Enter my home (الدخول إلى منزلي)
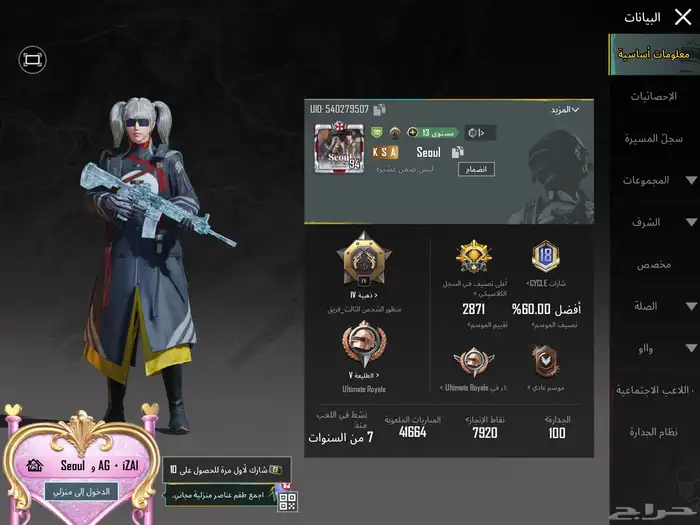The height and width of the screenshot is (525, 700). click(x=82, y=491)
